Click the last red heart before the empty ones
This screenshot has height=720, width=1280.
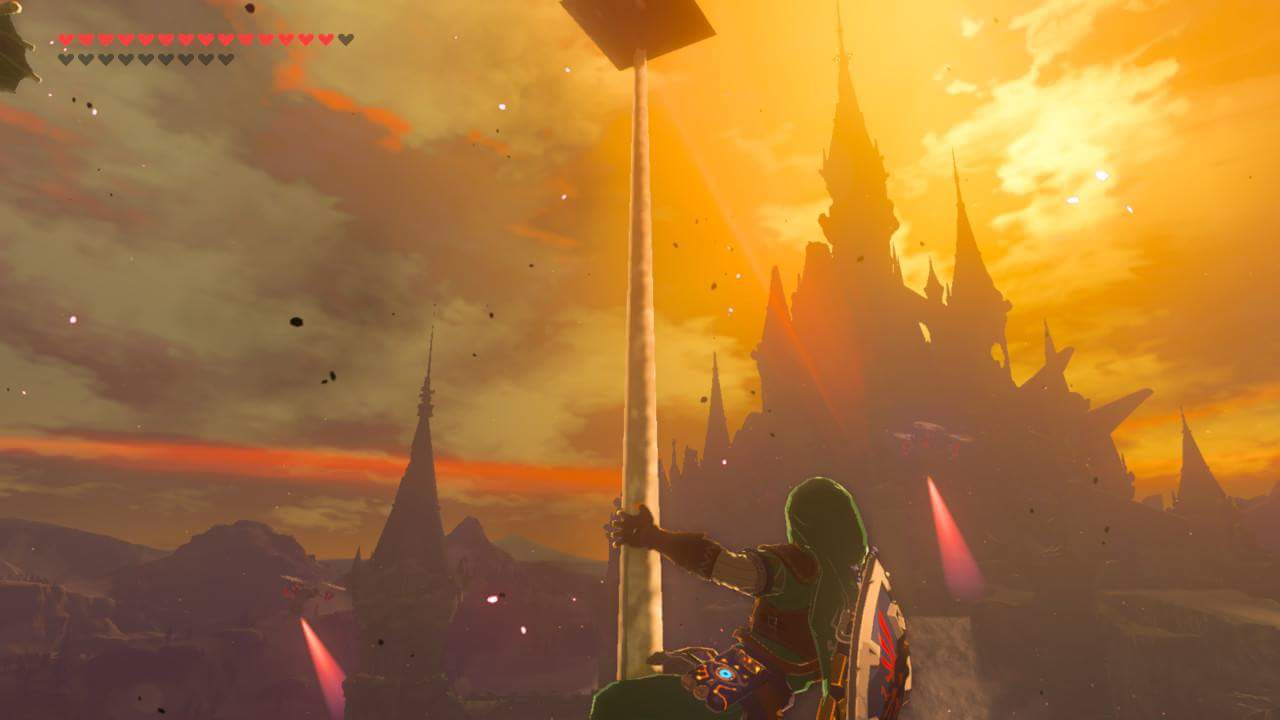click(324, 38)
